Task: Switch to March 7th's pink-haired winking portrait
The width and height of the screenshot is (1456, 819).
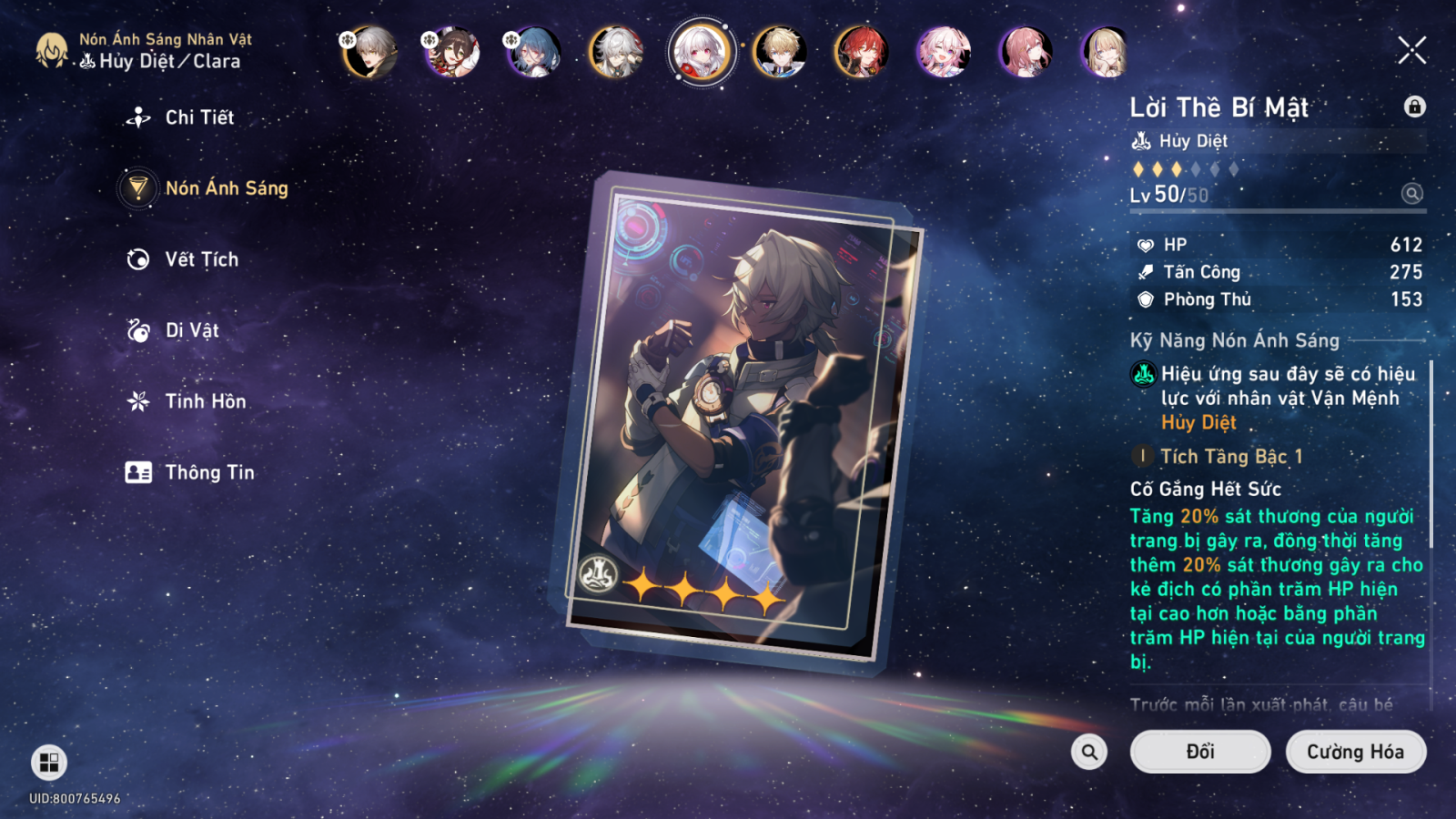Action: pos(944,51)
